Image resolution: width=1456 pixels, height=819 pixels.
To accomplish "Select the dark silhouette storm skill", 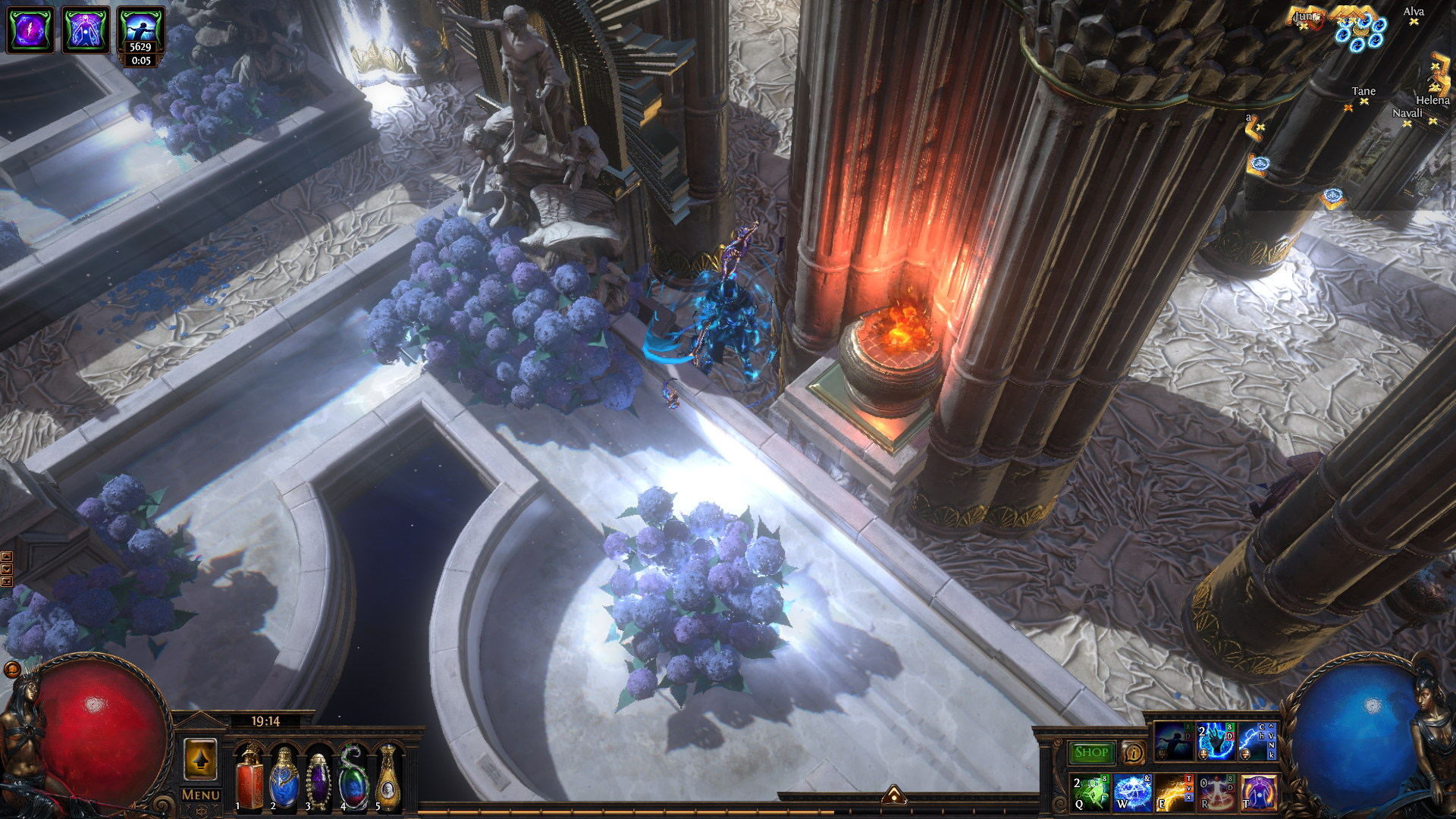I will (1173, 742).
